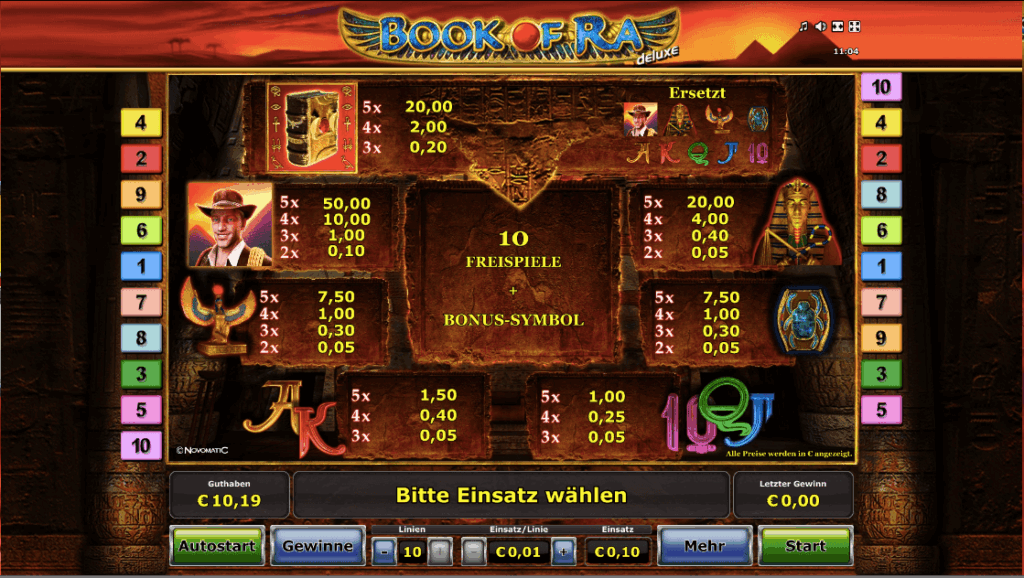Open the Mehr options button
The height and width of the screenshot is (578, 1024).
pyautogui.click(x=704, y=546)
